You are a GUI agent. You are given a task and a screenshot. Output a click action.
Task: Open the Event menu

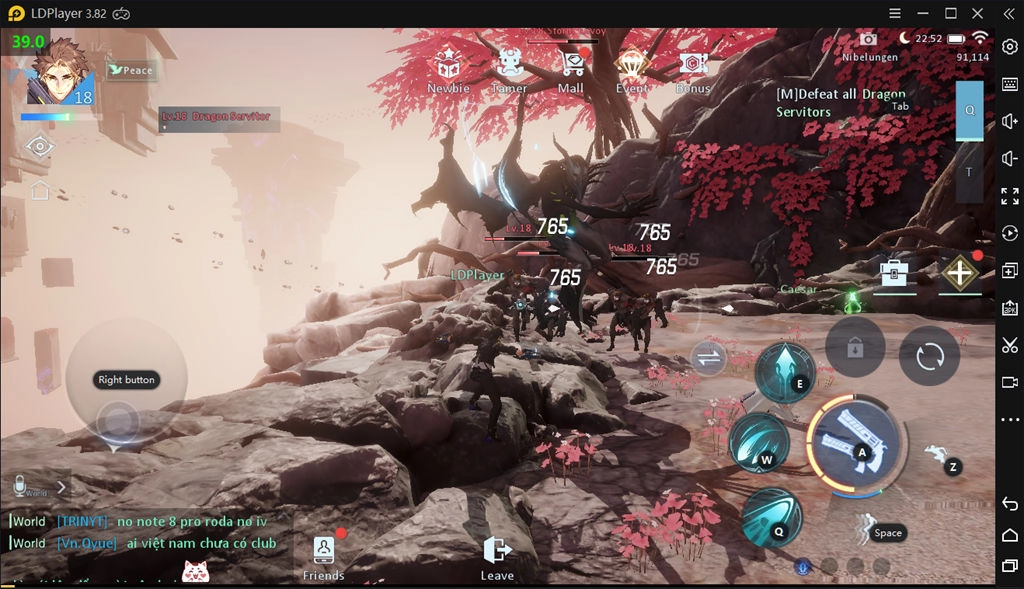tap(632, 67)
